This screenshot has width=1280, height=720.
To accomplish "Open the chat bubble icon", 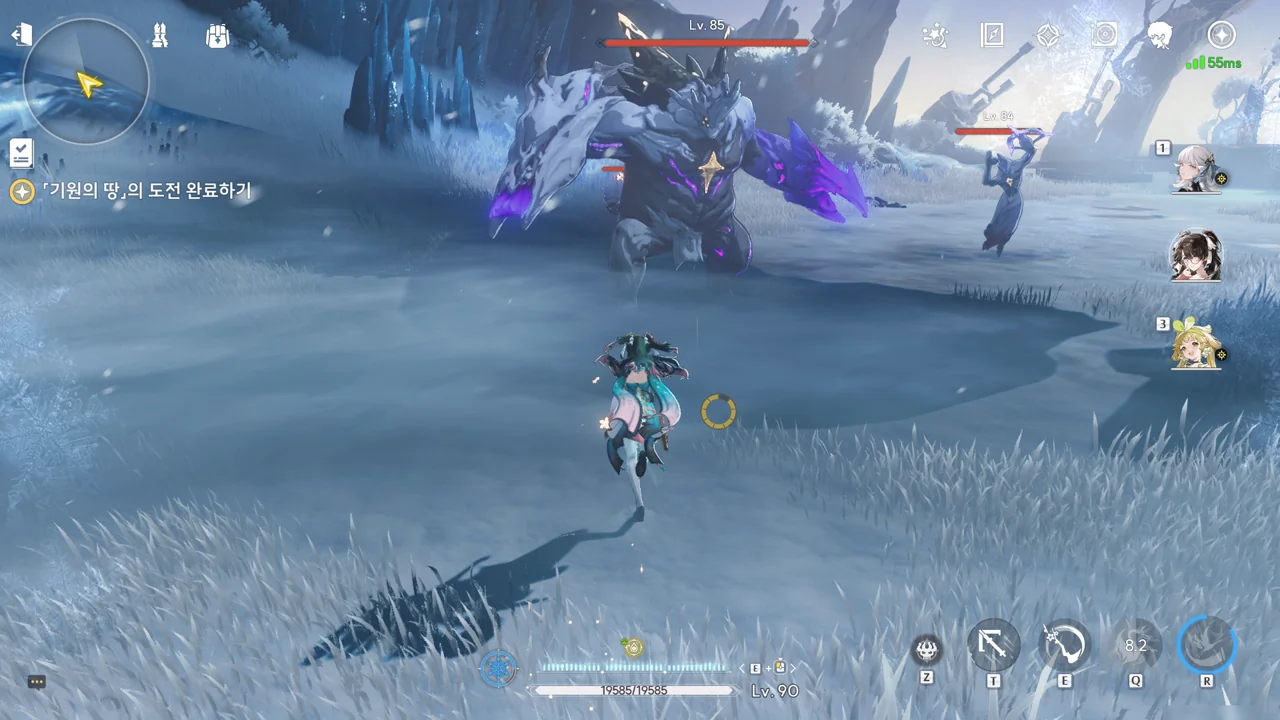I will [x=37, y=682].
